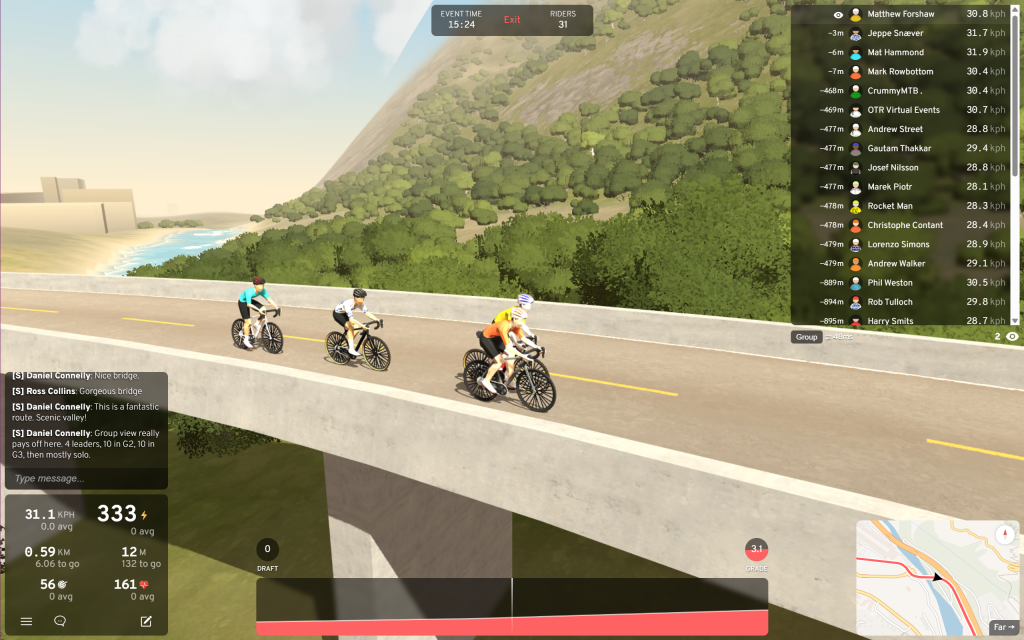Click the minimap compass icon
The width and height of the screenshot is (1024, 640).
pyautogui.click(x=1005, y=535)
